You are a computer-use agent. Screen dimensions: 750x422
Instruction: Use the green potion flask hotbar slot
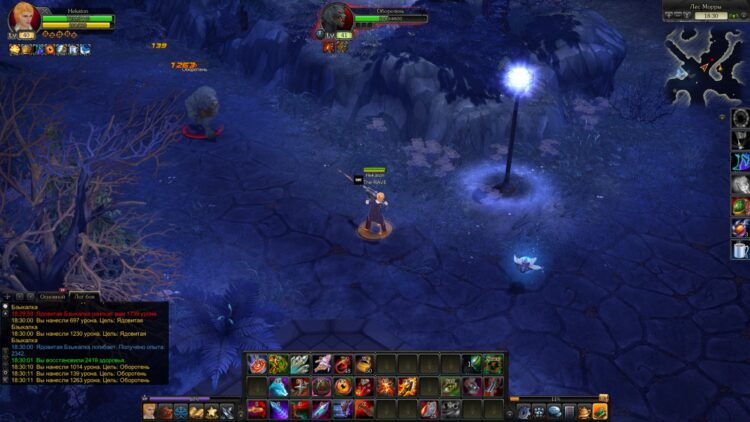(x=474, y=364)
